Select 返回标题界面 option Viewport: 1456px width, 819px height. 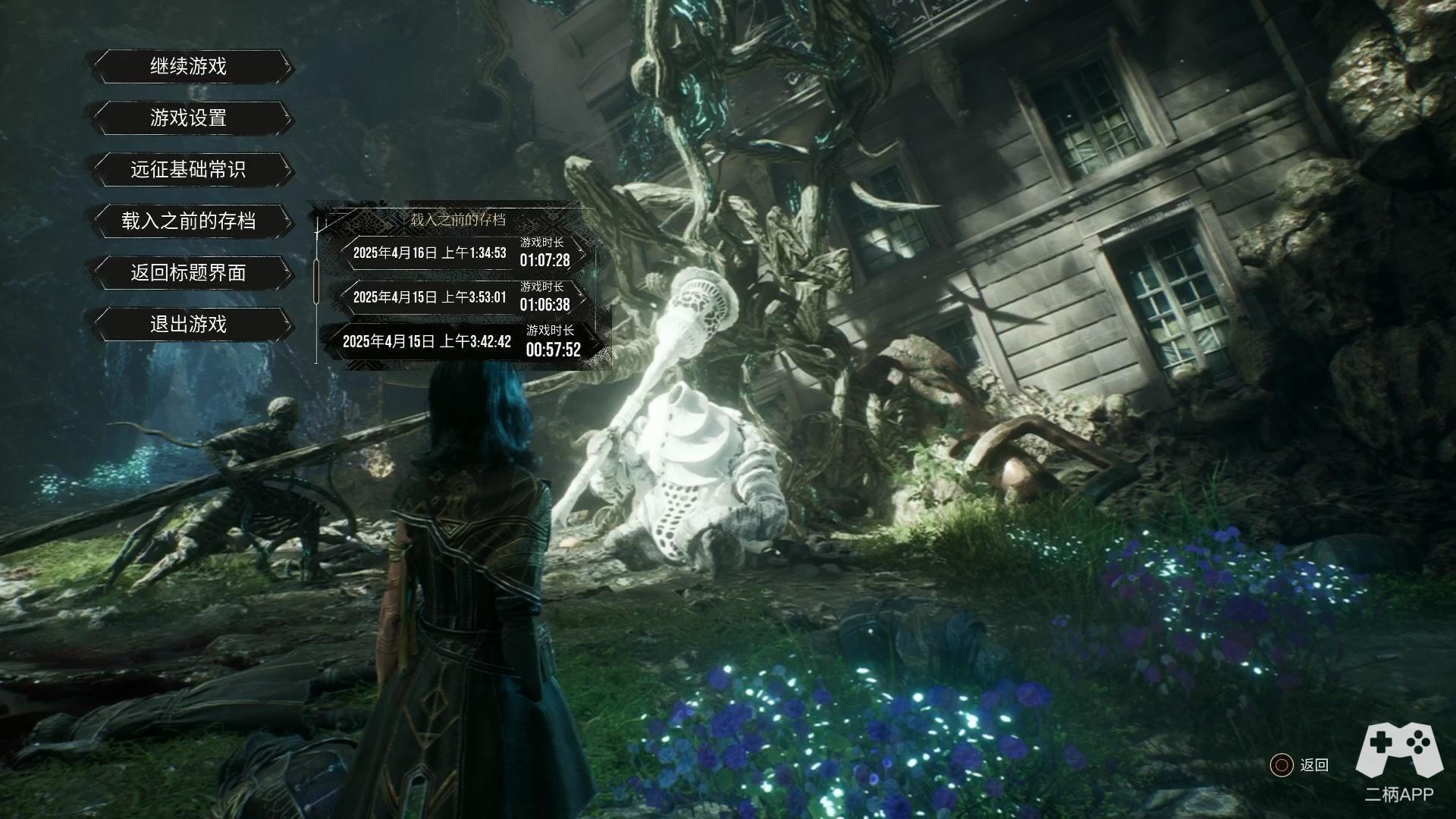(189, 273)
